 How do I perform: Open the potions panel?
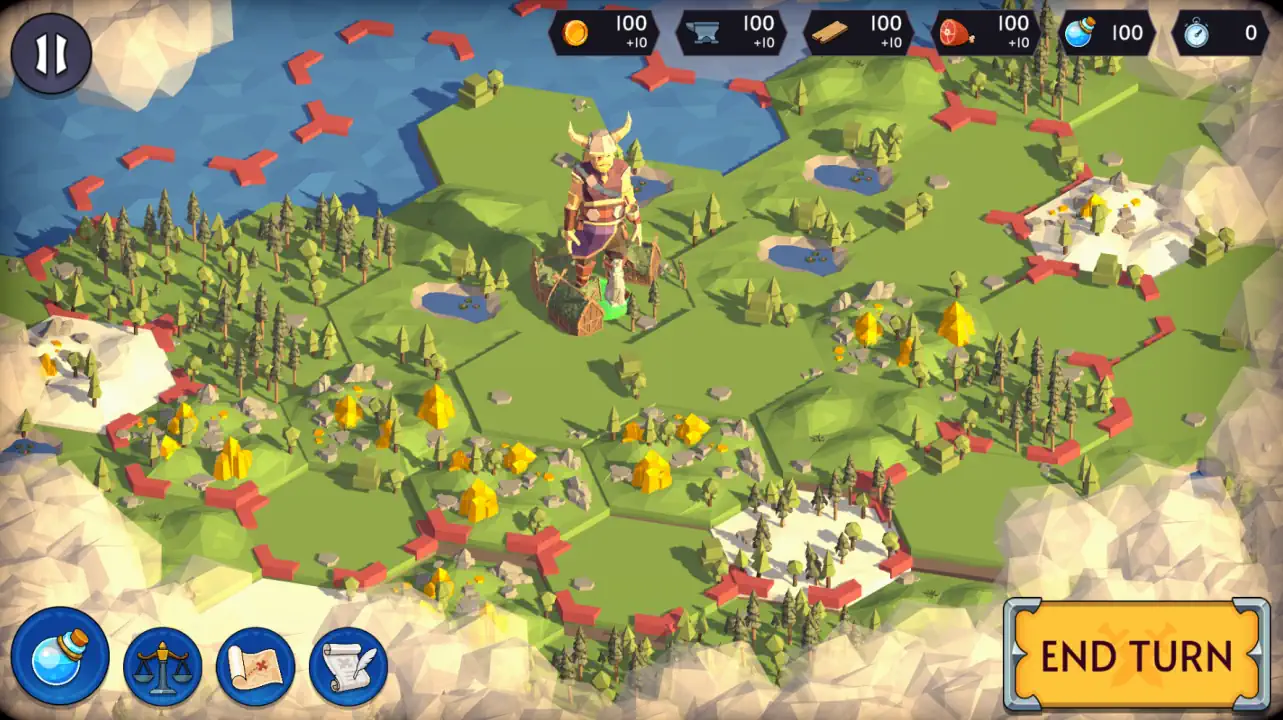coord(62,656)
